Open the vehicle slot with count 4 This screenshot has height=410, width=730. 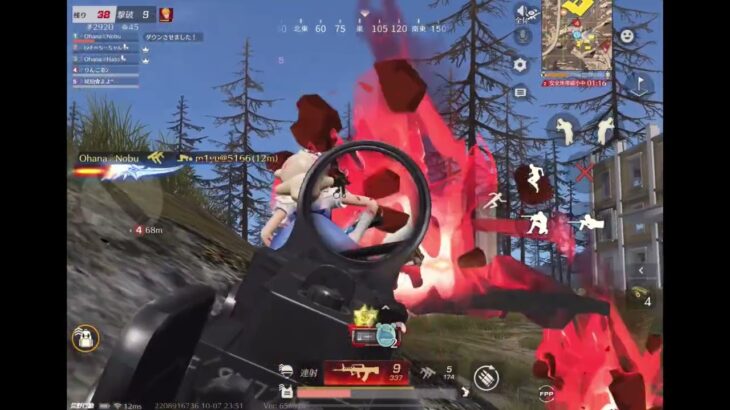tap(642, 297)
